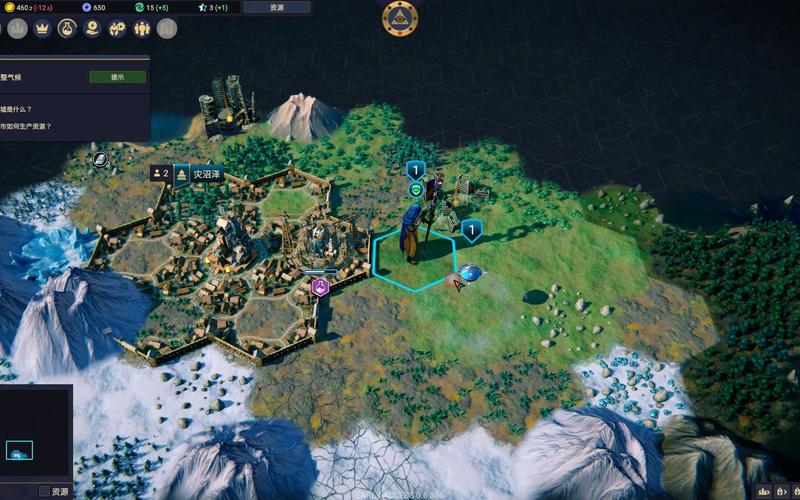Toggle the 资源 checkbox below the minimap
The width and height of the screenshot is (800, 500).
(44, 491)
